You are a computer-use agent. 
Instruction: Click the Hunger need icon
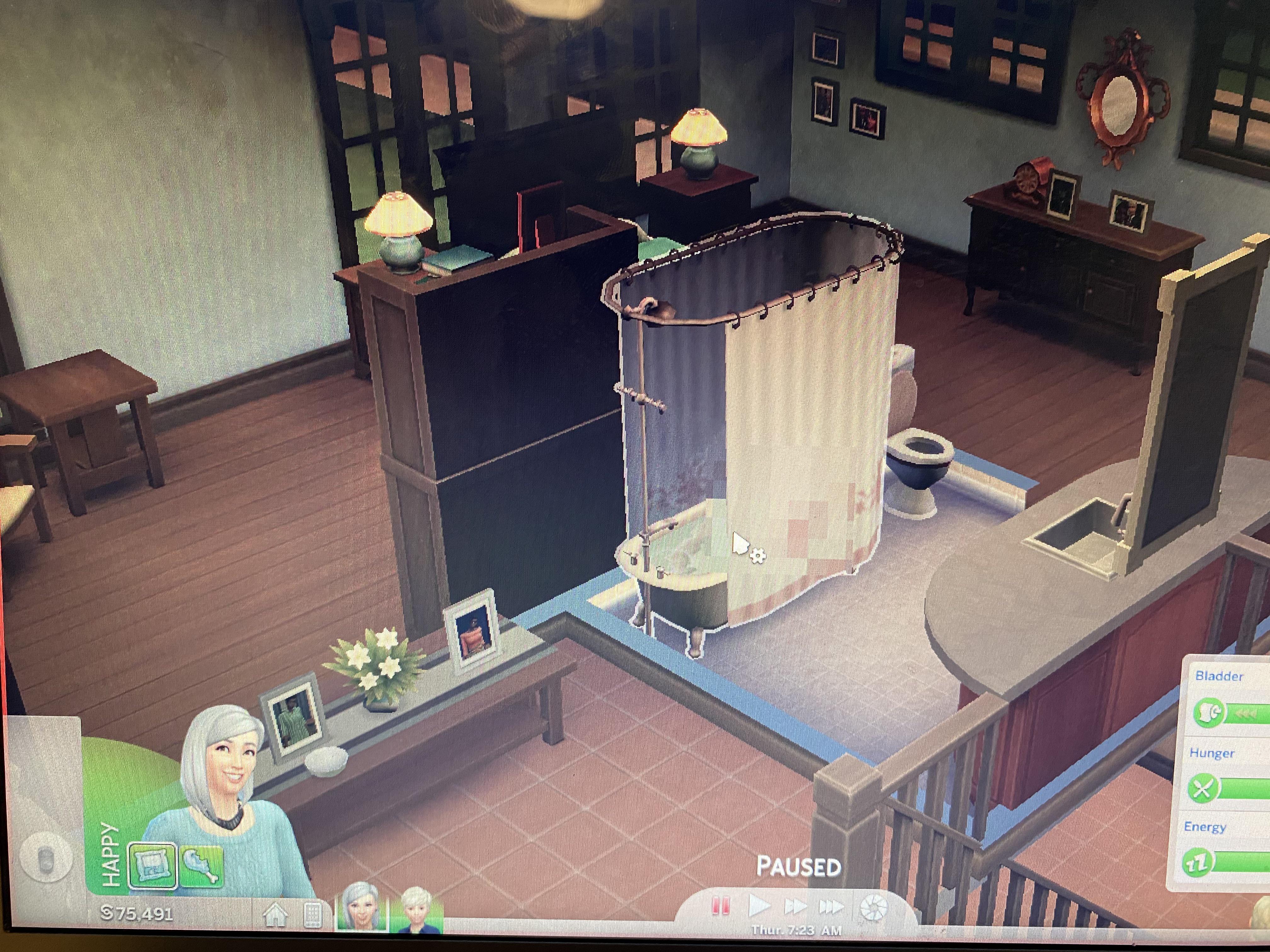1204,787
